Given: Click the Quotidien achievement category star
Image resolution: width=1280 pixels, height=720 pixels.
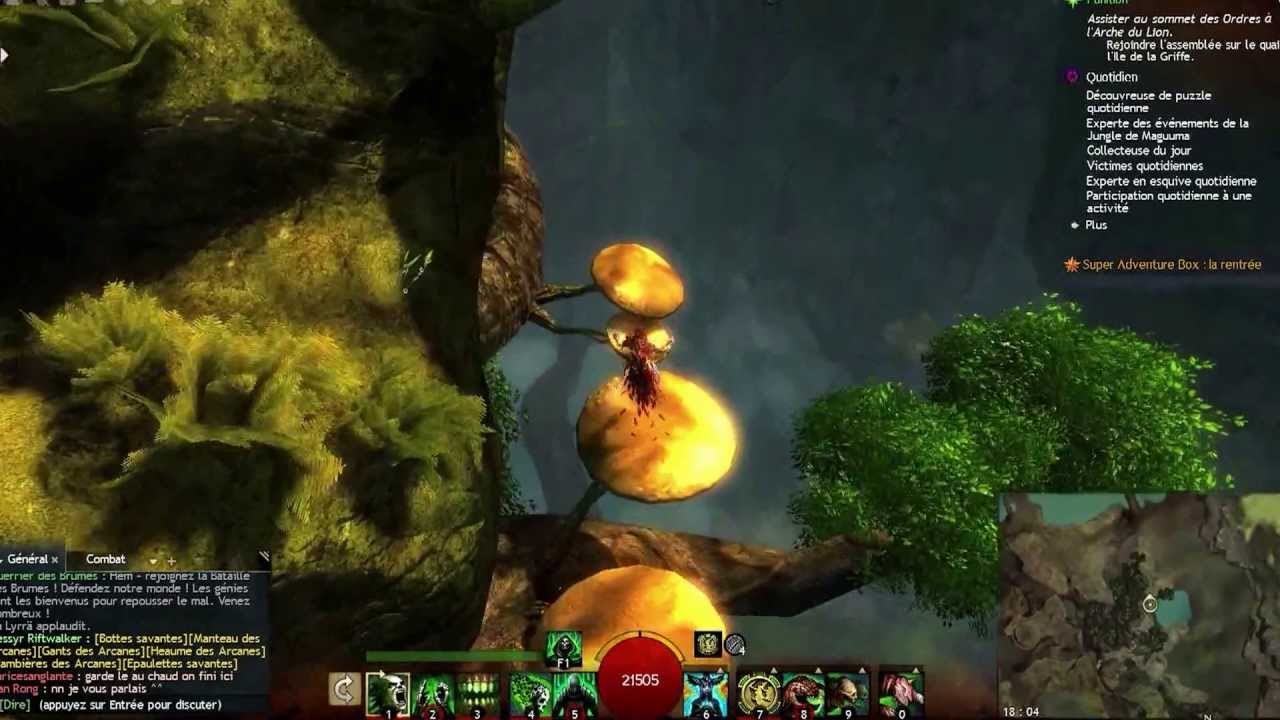Looking at the screenshot, I should coord(1071,78).
